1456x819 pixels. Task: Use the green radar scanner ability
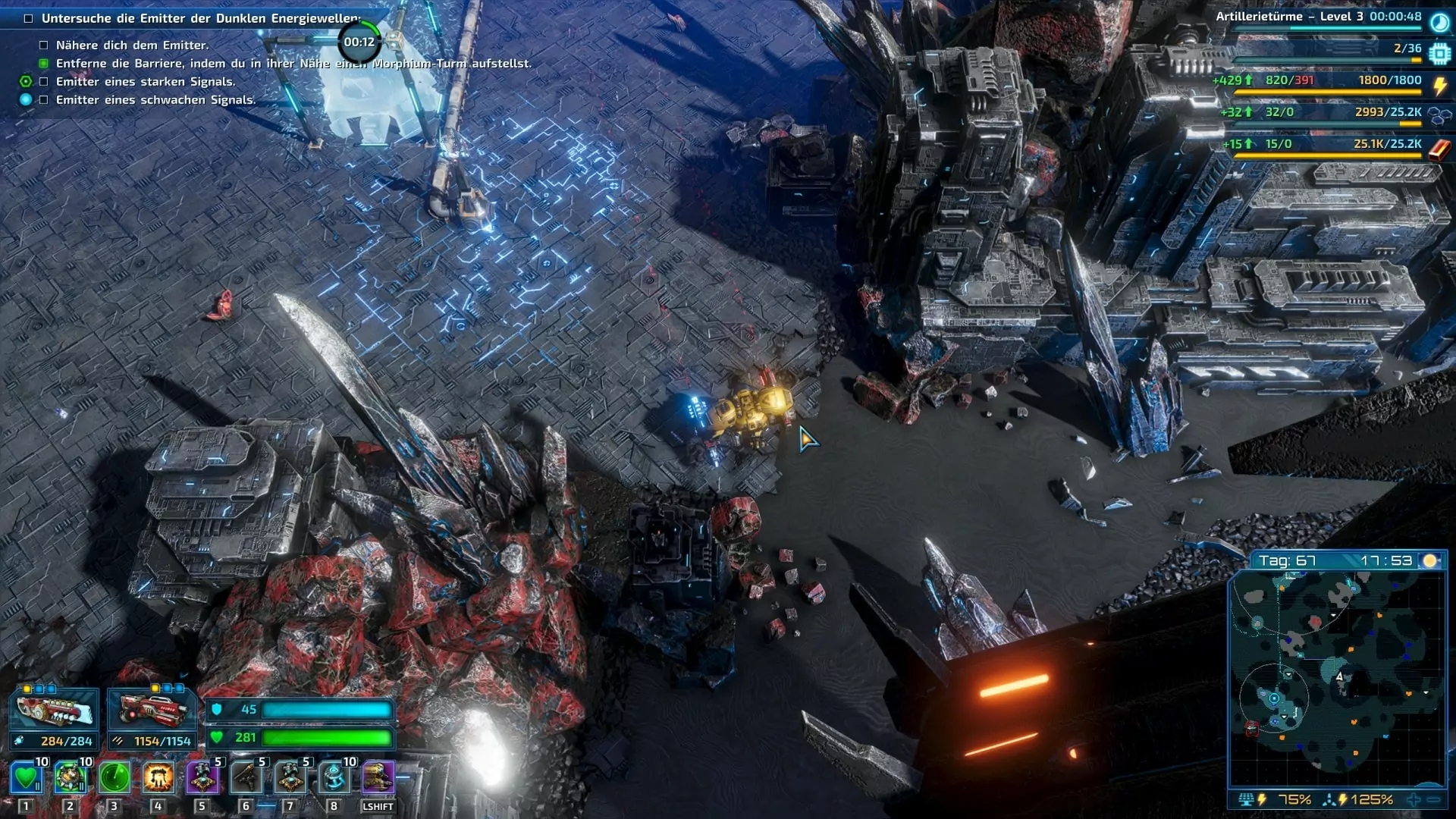pyautogui.click(x=115, y=778)
